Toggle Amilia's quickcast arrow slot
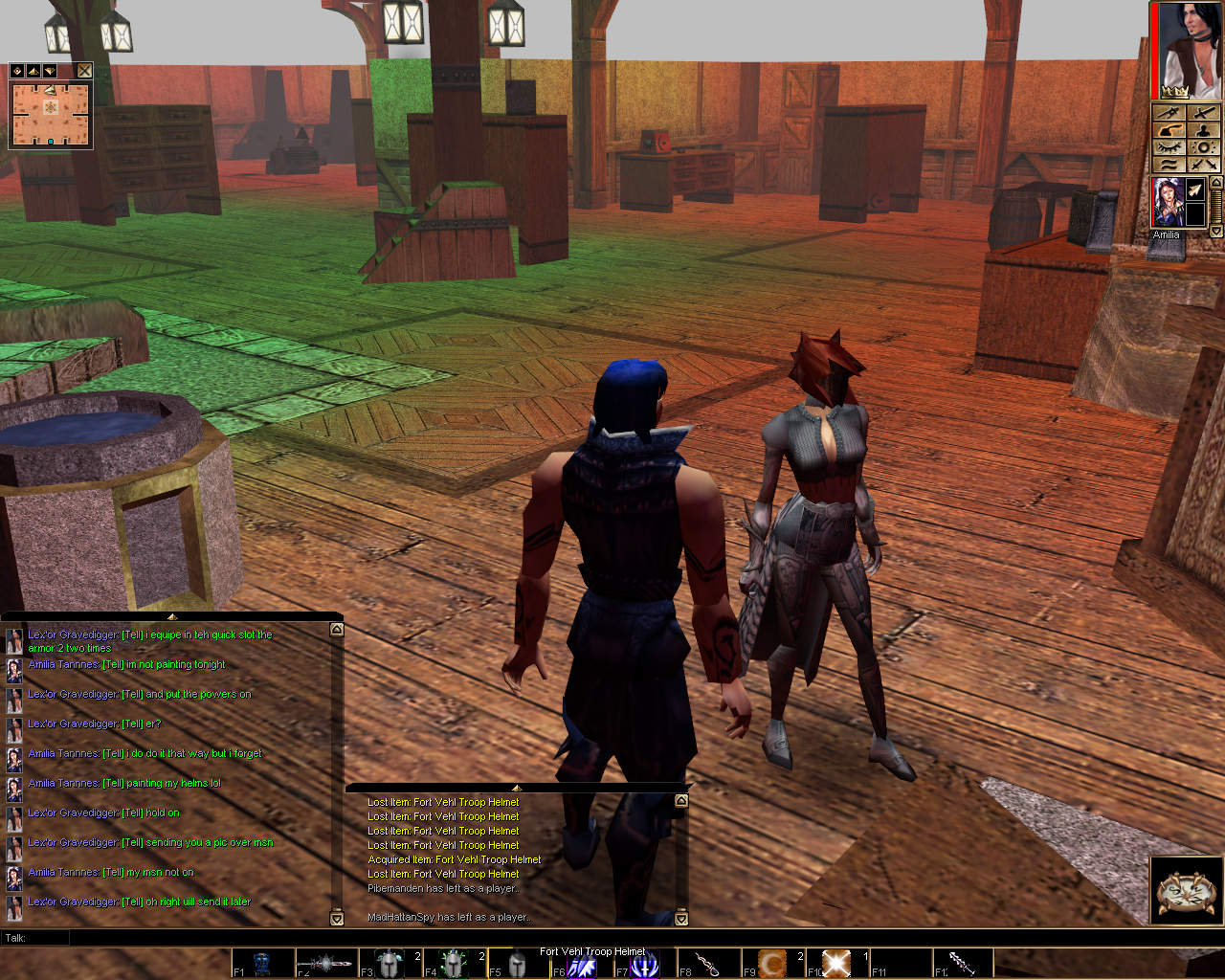Screen dimensions: 1225x980 tap(1195, 189)
